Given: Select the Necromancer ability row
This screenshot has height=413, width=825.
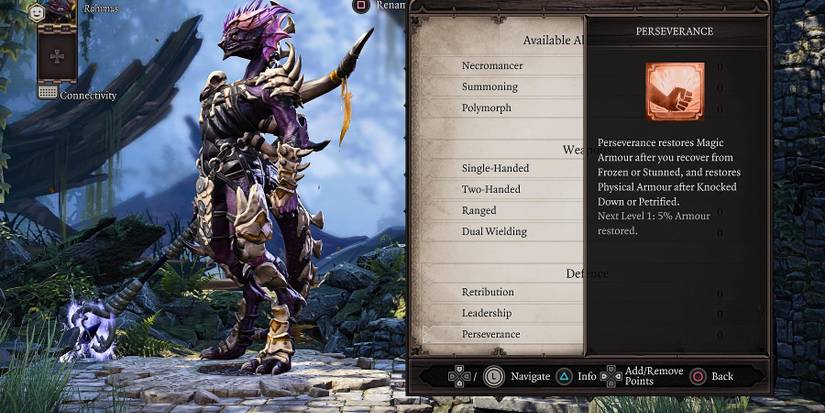Looking at the screenshot, I should pyautogui.click(x=492, y=65).
